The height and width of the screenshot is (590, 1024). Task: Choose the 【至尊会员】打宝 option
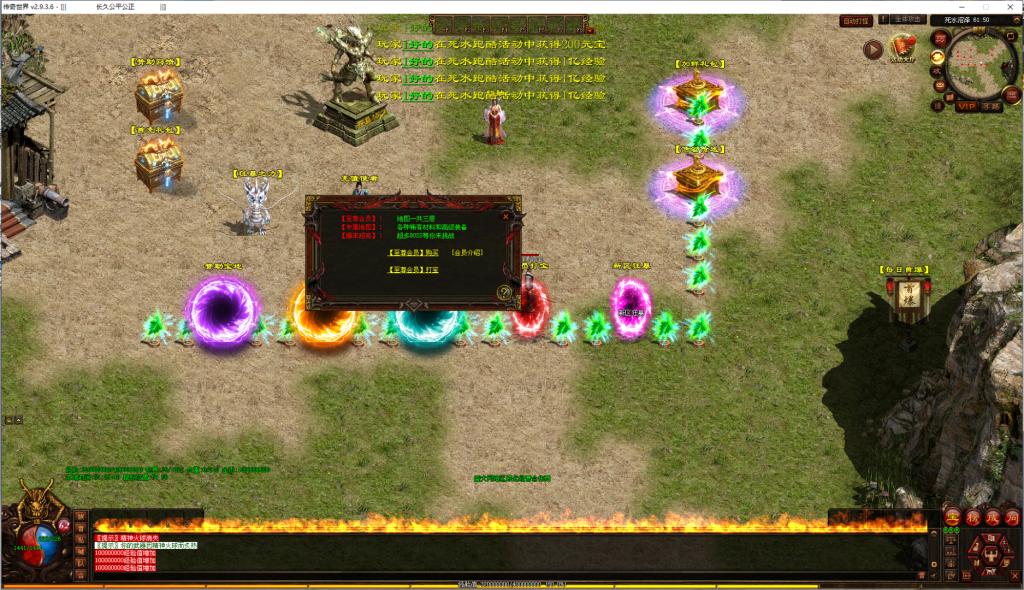coord(413,269)
